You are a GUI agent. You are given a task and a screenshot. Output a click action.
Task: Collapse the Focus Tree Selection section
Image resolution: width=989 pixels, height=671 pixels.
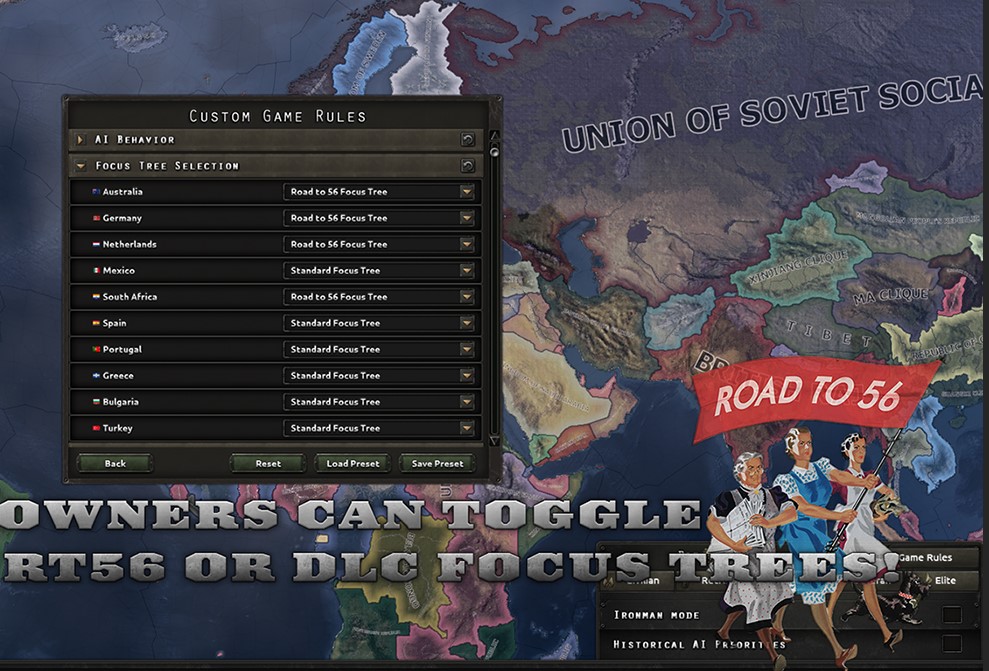81,166
